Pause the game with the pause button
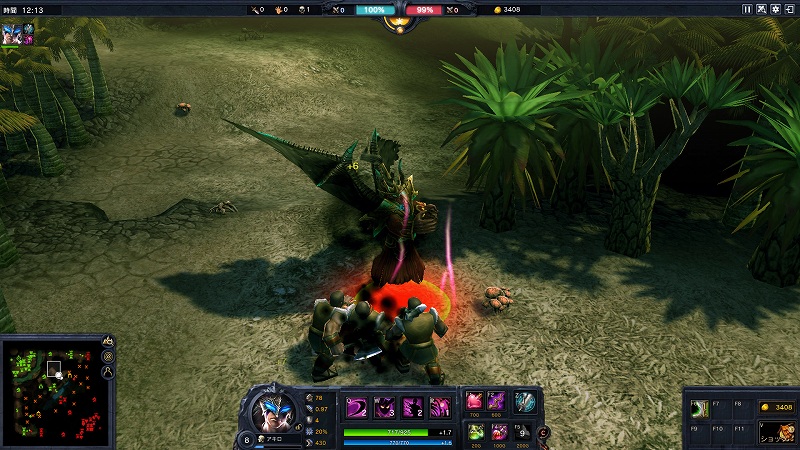The width and height of the screenshot is (800, 450). tap(746, 9)
